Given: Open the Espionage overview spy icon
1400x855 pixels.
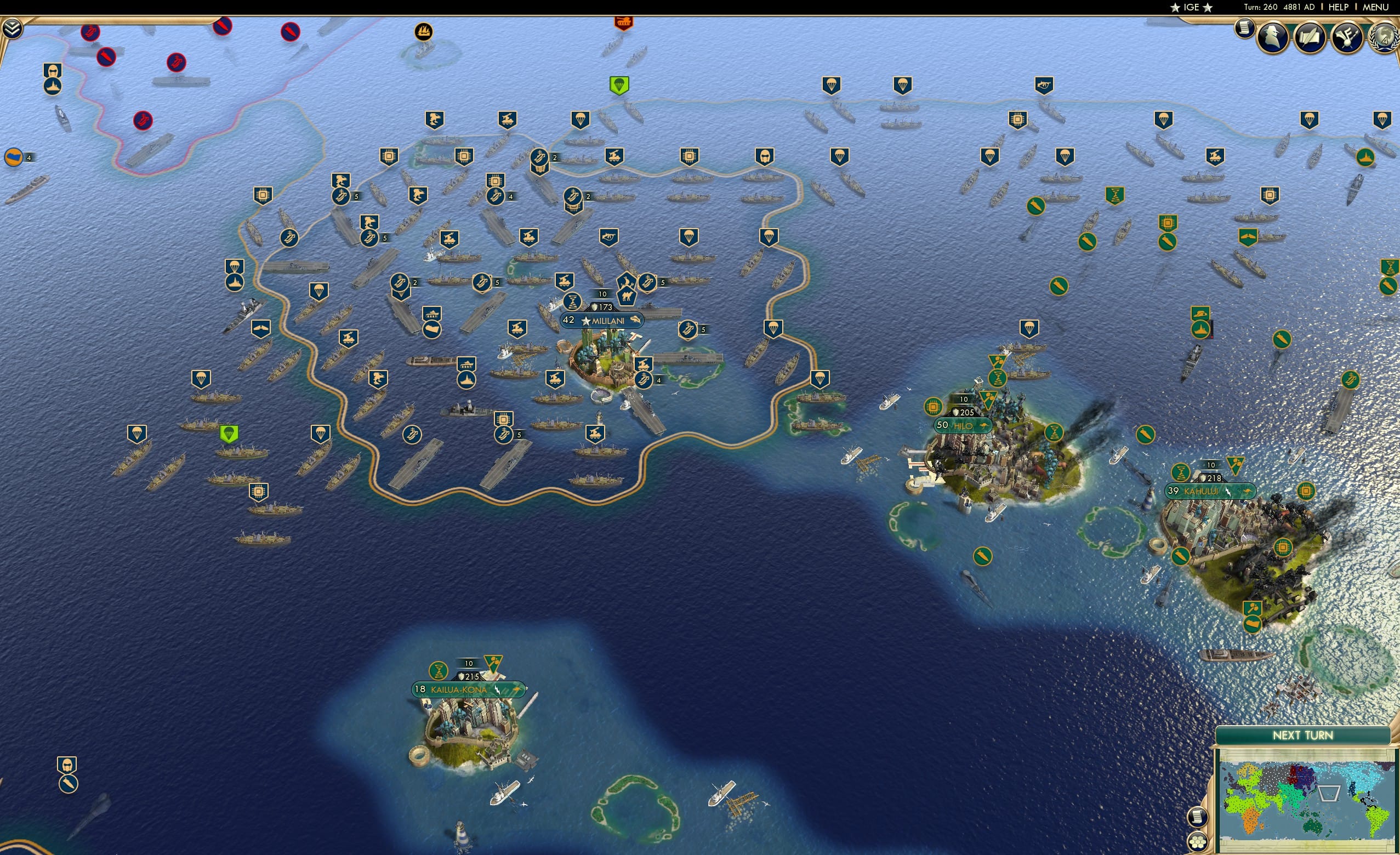Looking at the screenshot, I should (x=1272, y=37).
